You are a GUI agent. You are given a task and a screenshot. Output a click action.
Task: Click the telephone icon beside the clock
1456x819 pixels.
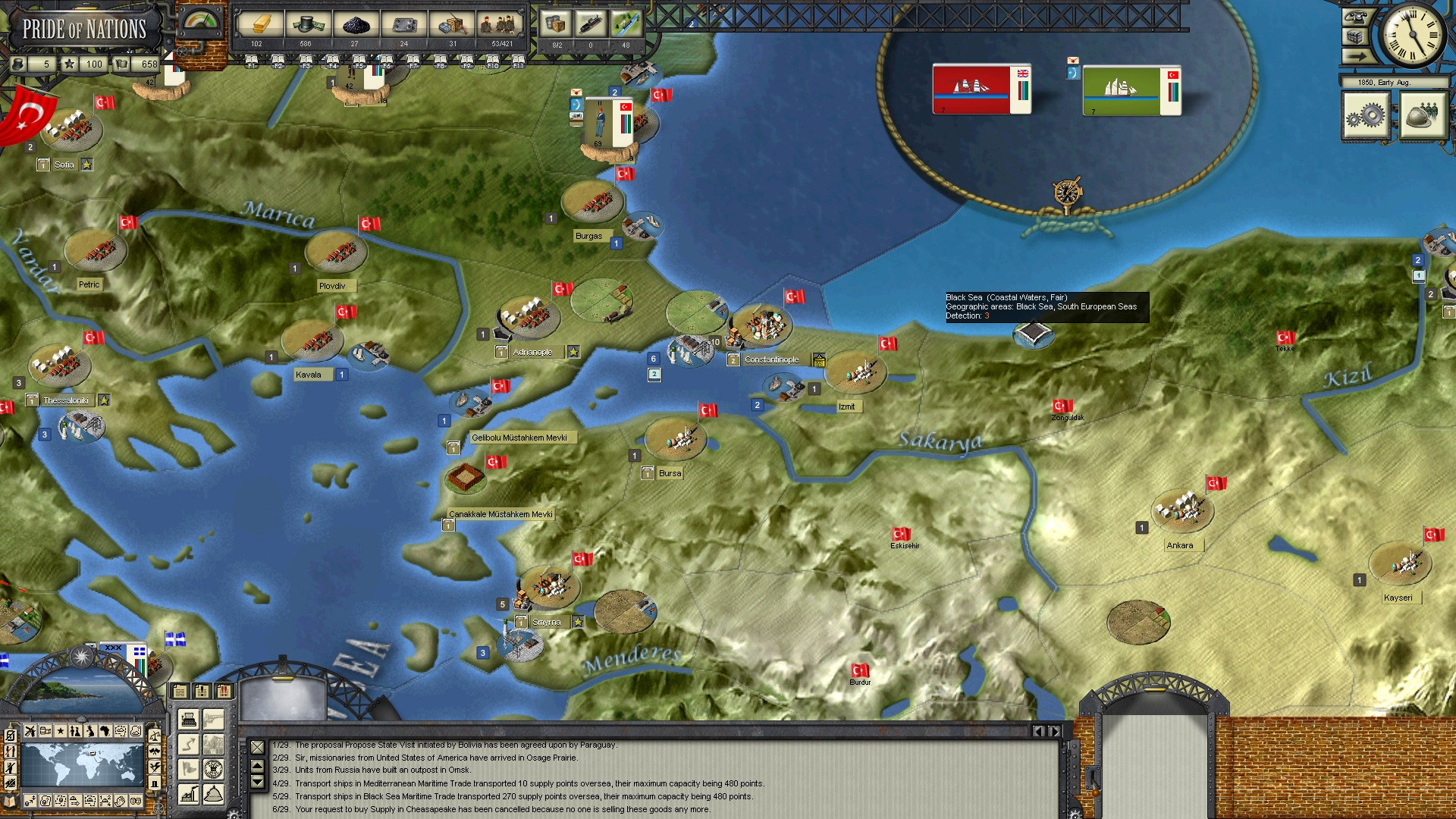[1354, 17]
